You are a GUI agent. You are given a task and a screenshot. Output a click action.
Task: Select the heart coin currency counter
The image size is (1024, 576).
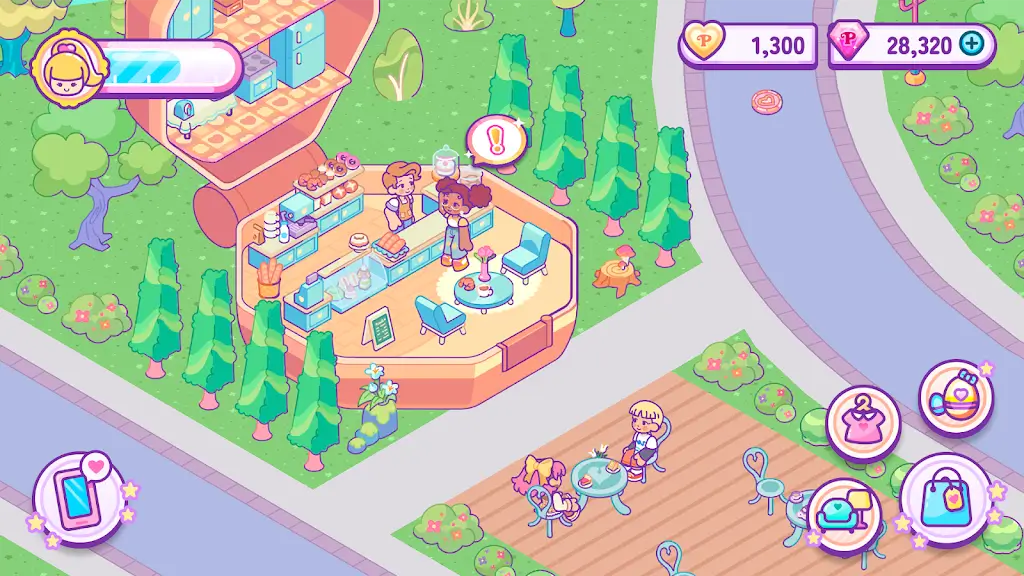pyautogui.click(x=747, y=45)
